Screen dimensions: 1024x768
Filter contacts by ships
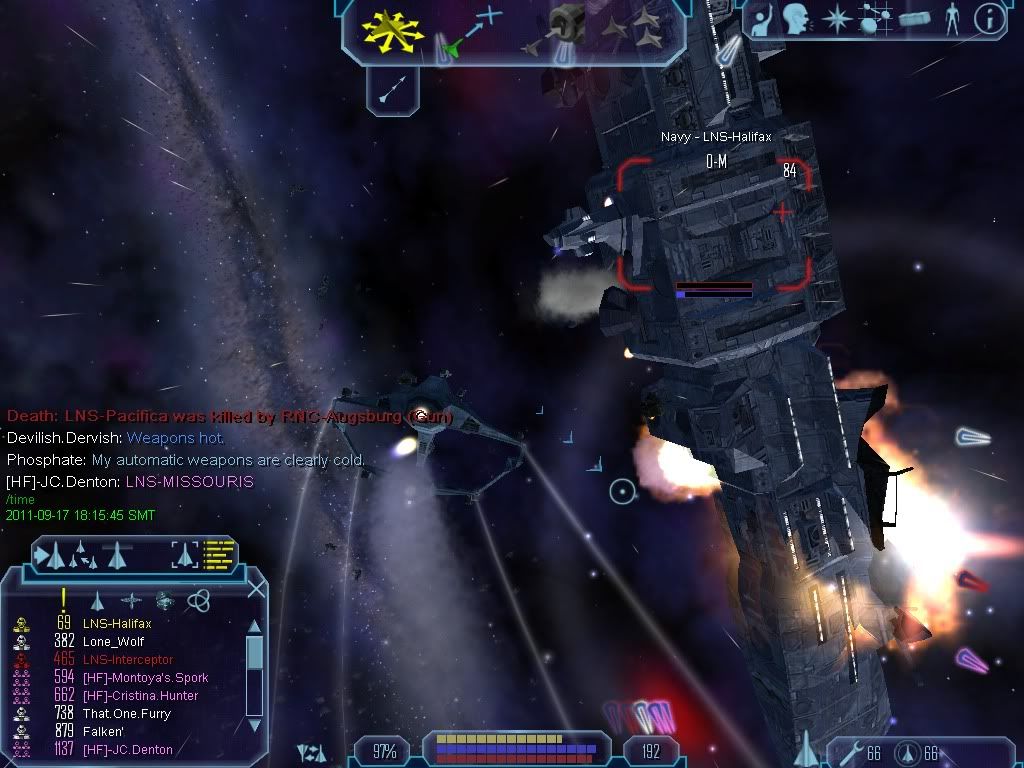tap(97, 600)
